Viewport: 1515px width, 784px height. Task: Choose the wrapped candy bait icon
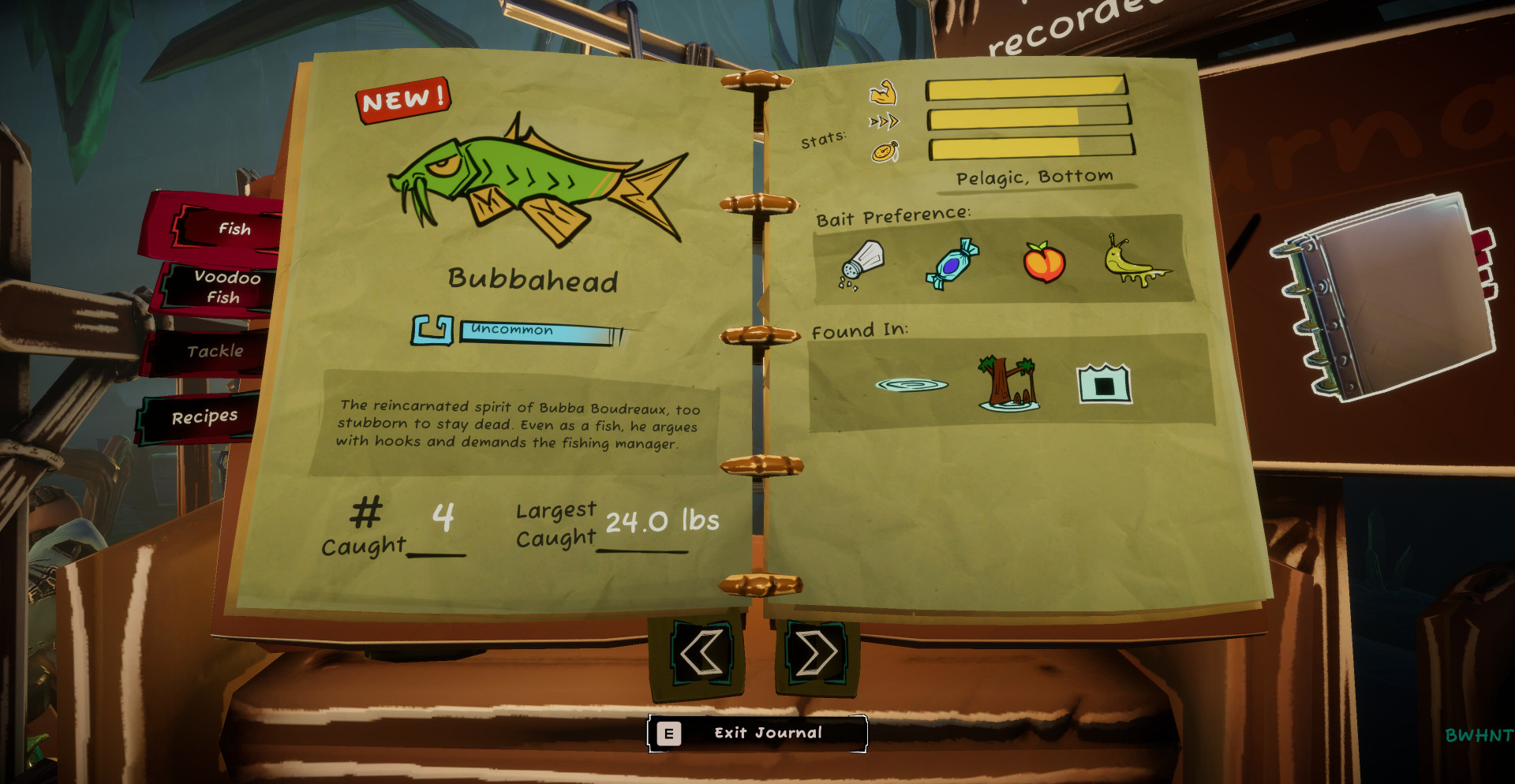pos(952,263)
